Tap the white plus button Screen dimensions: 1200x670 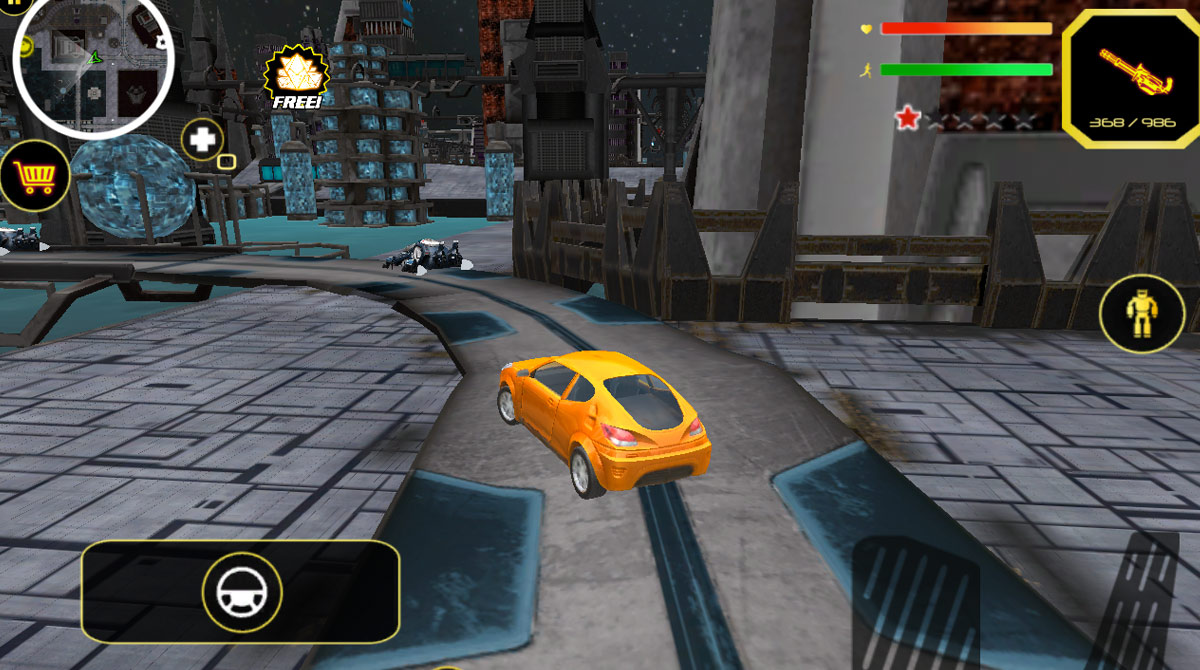tap(202, 139)
